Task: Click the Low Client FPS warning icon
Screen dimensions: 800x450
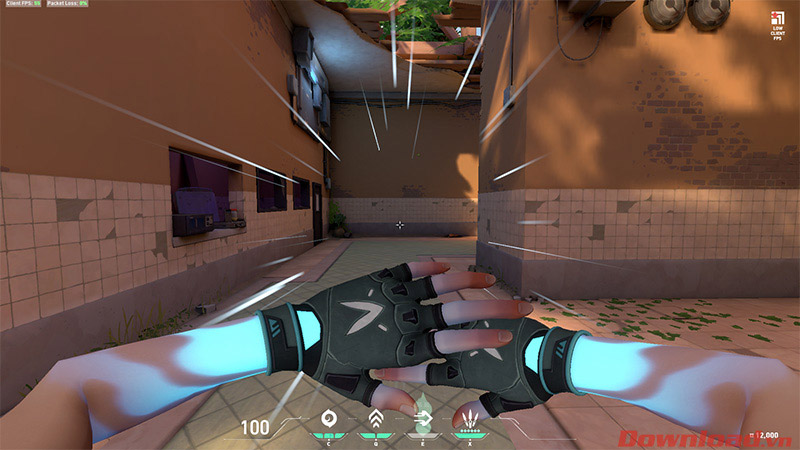Action: click(x=778, y=18)
